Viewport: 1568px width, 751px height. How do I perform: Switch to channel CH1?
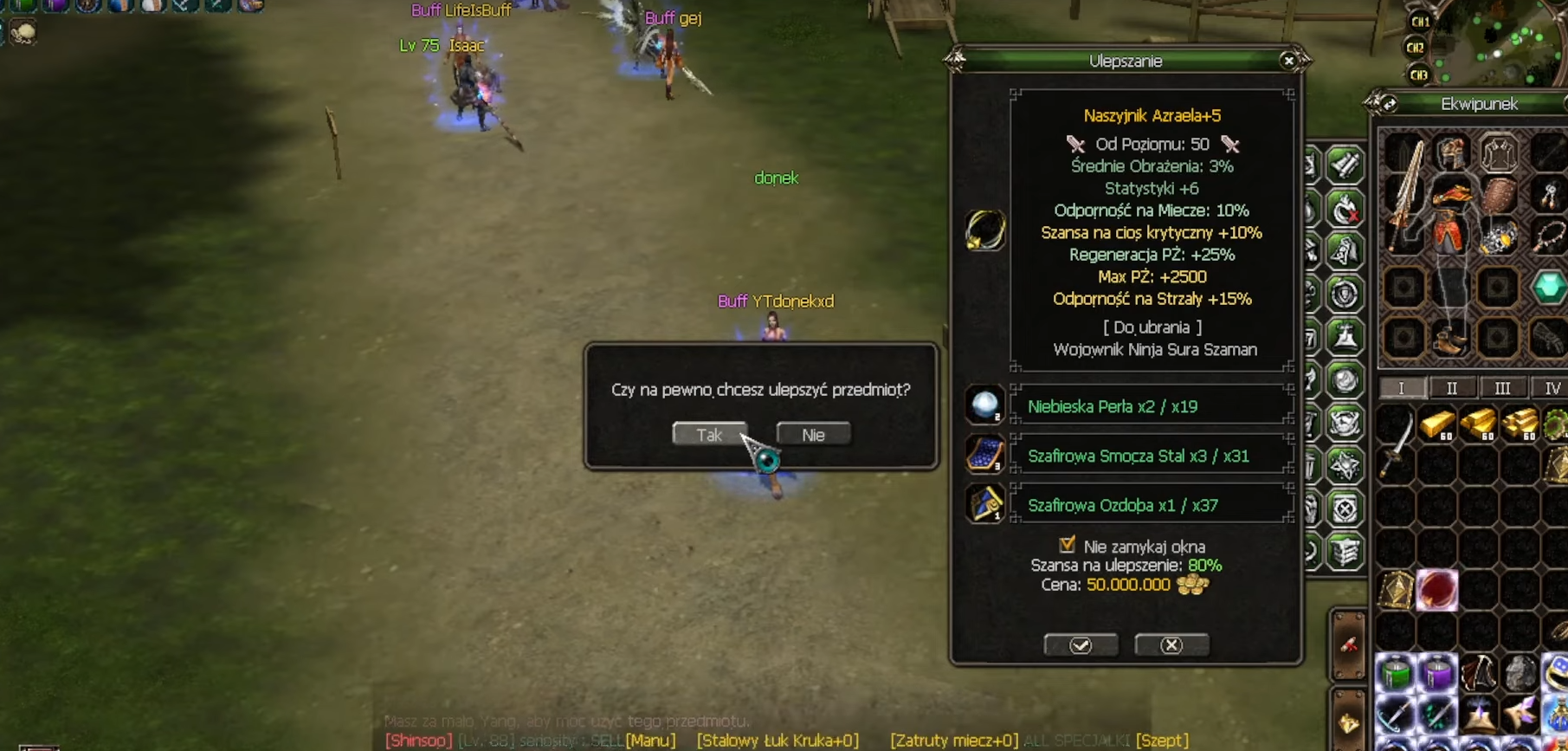(1420, 22)
